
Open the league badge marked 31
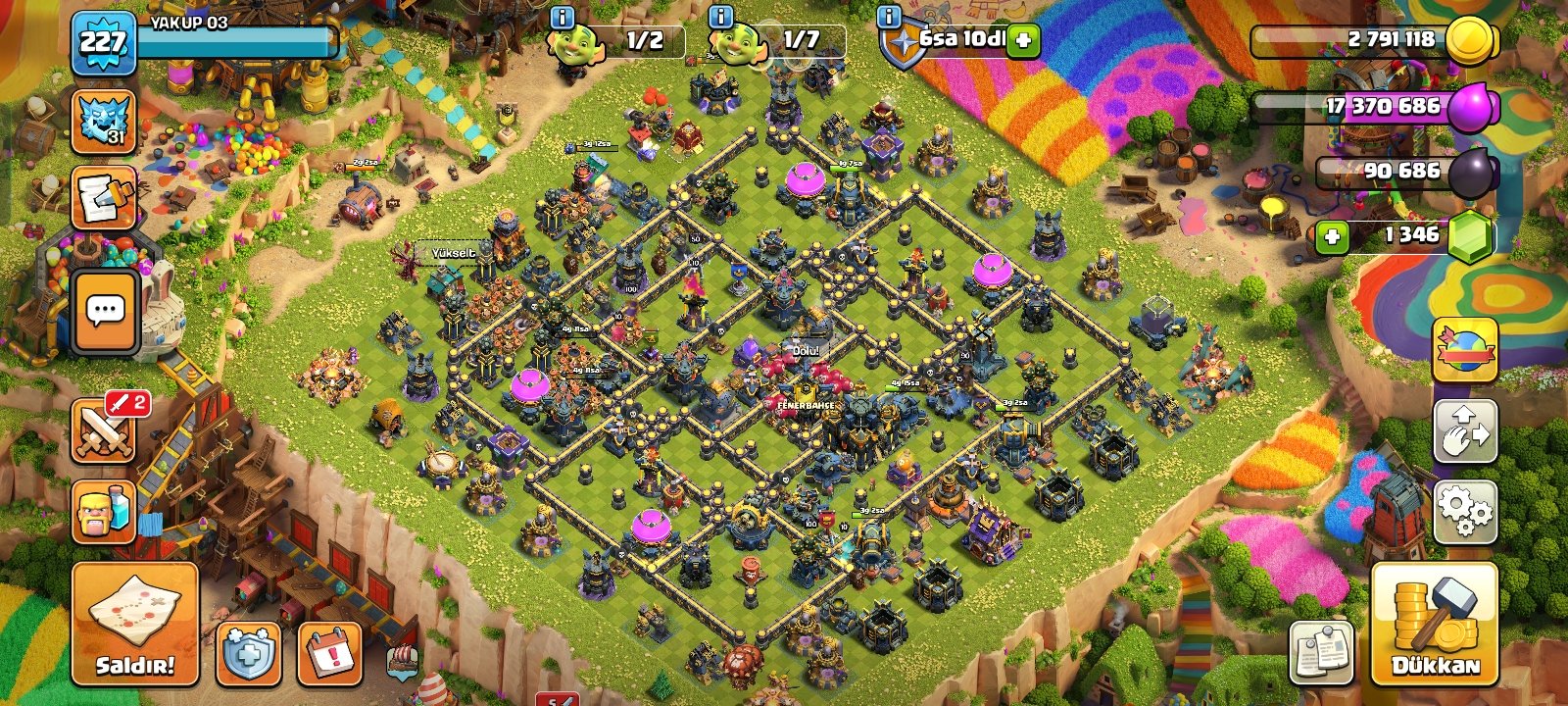click(x=104, y=123)
